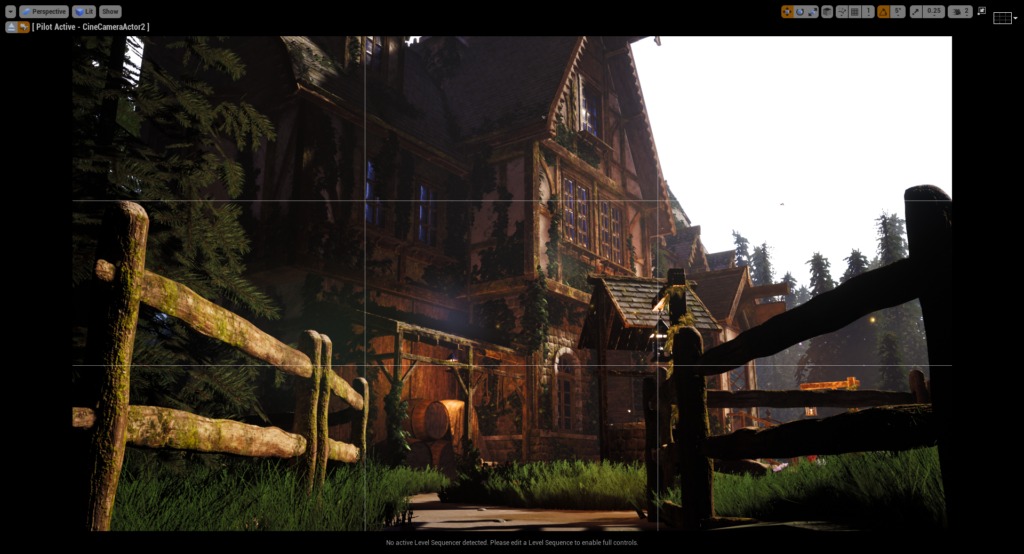Viewport: 1024px width, 554px height.
Task: Open the grid snap size value
Action: coord(868,12)
